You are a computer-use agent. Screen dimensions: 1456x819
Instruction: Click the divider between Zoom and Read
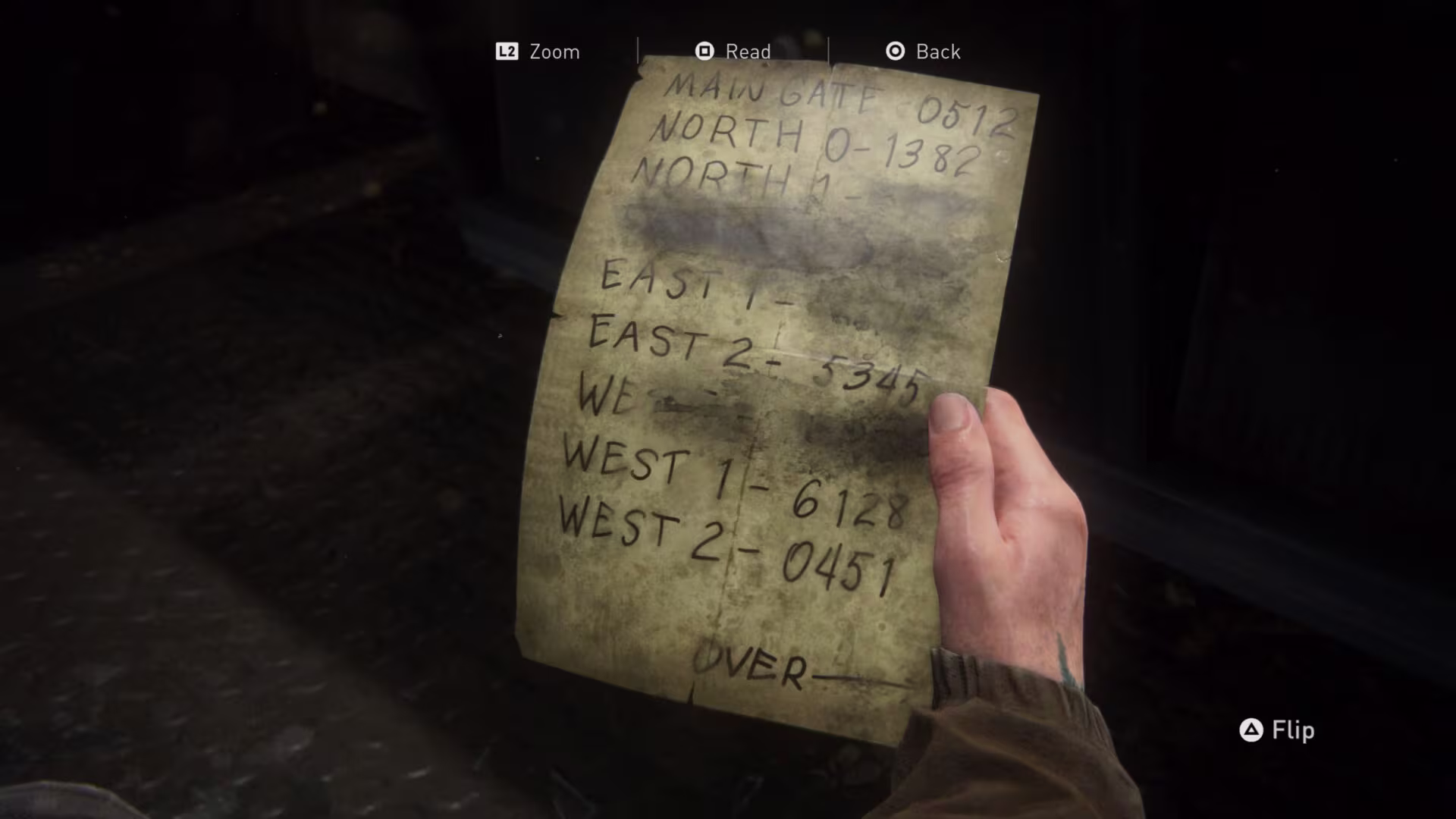[639, 51]
